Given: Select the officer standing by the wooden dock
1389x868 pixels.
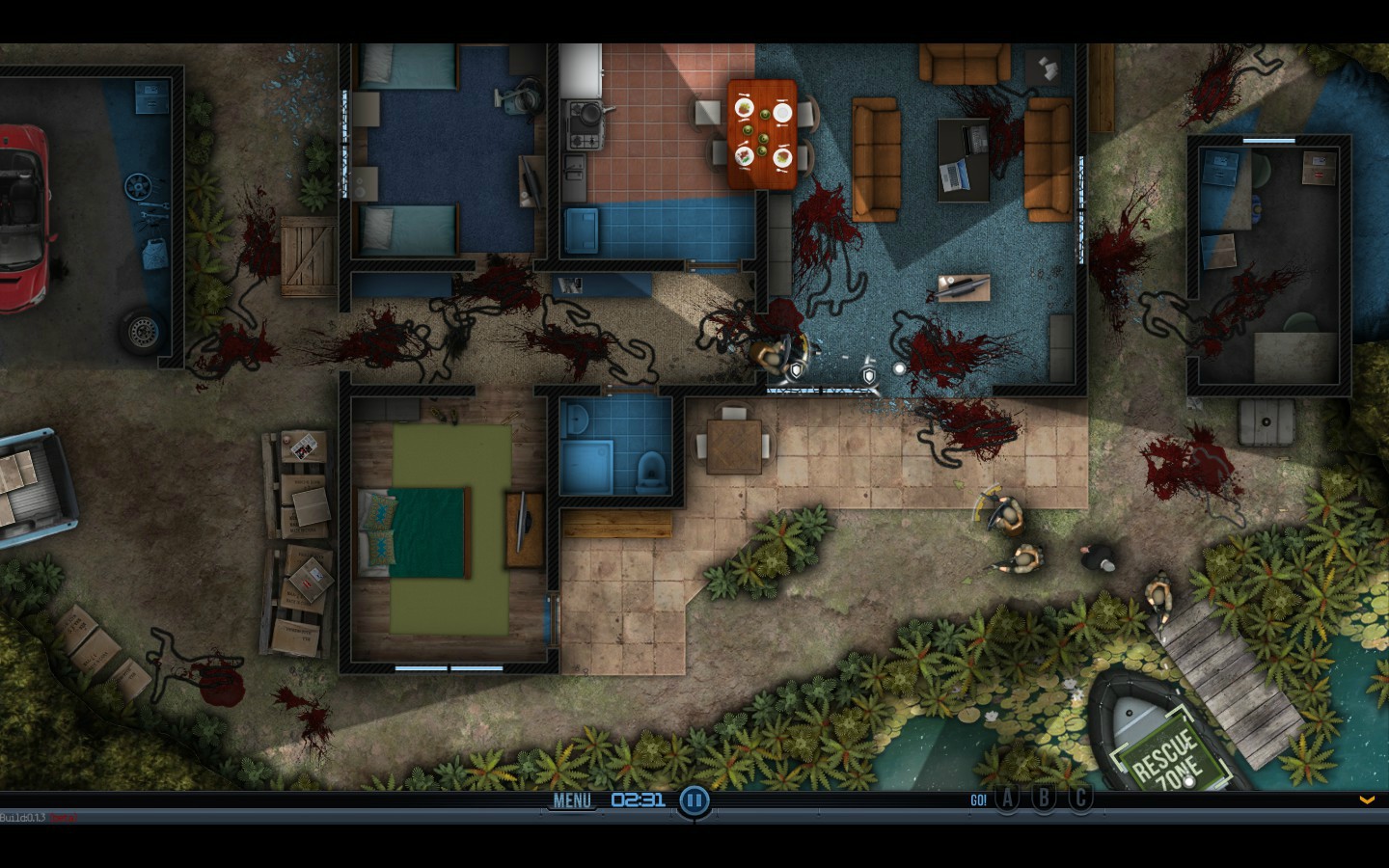Looking at the screenshot, I should pyautogui.click(x=1160, y=595).
